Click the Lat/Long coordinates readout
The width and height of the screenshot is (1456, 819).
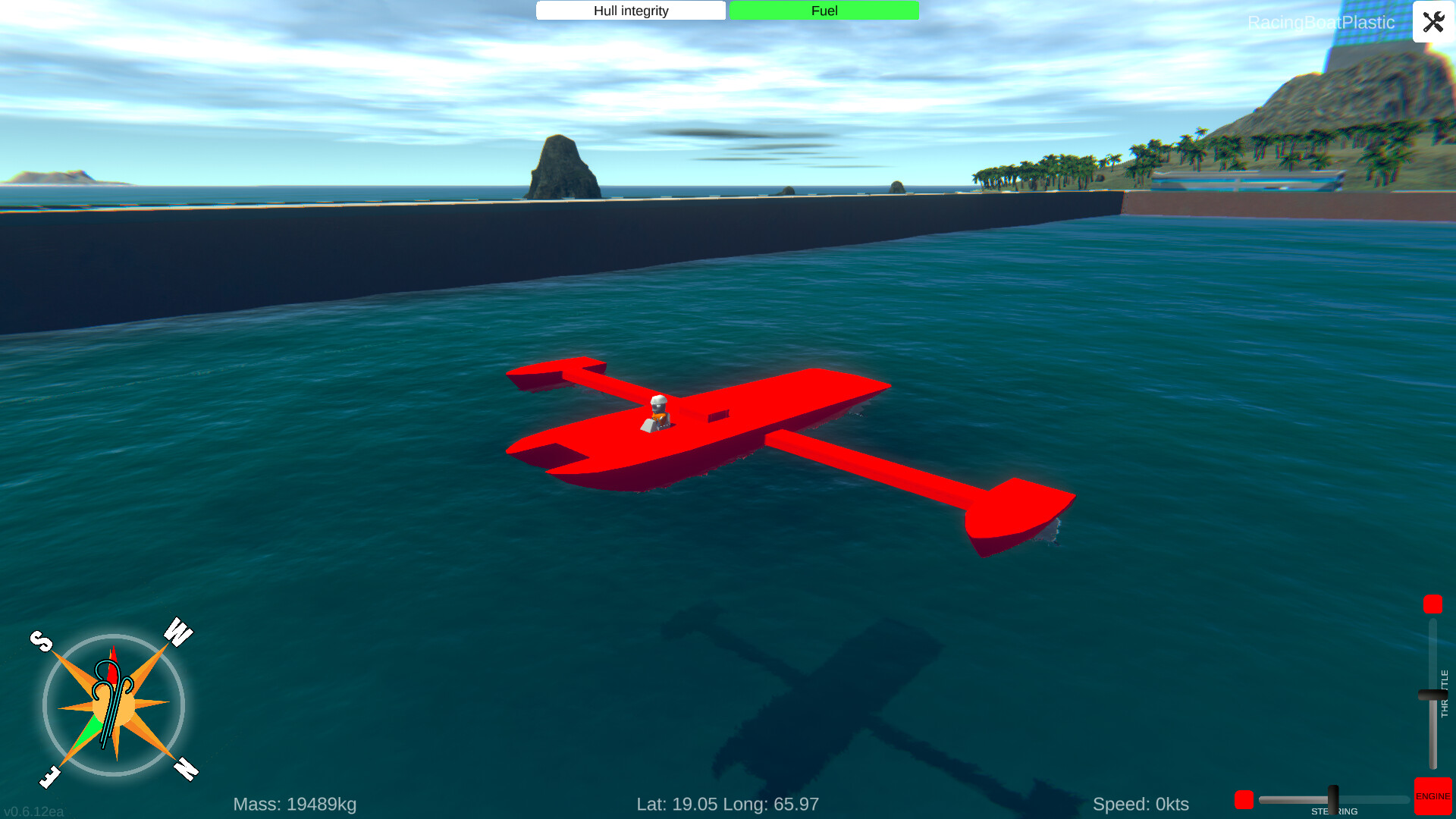point(728,804)
